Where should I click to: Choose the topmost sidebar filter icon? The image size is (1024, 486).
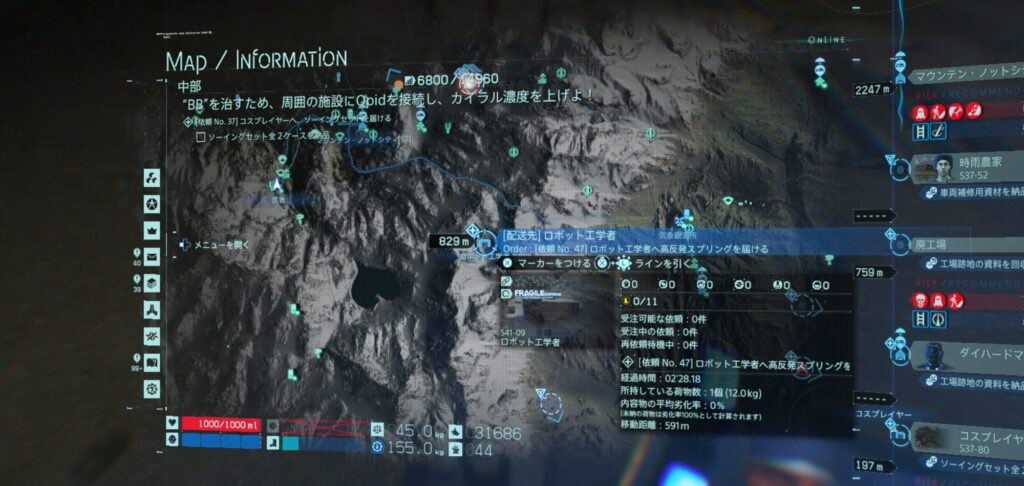pos(152,178)
